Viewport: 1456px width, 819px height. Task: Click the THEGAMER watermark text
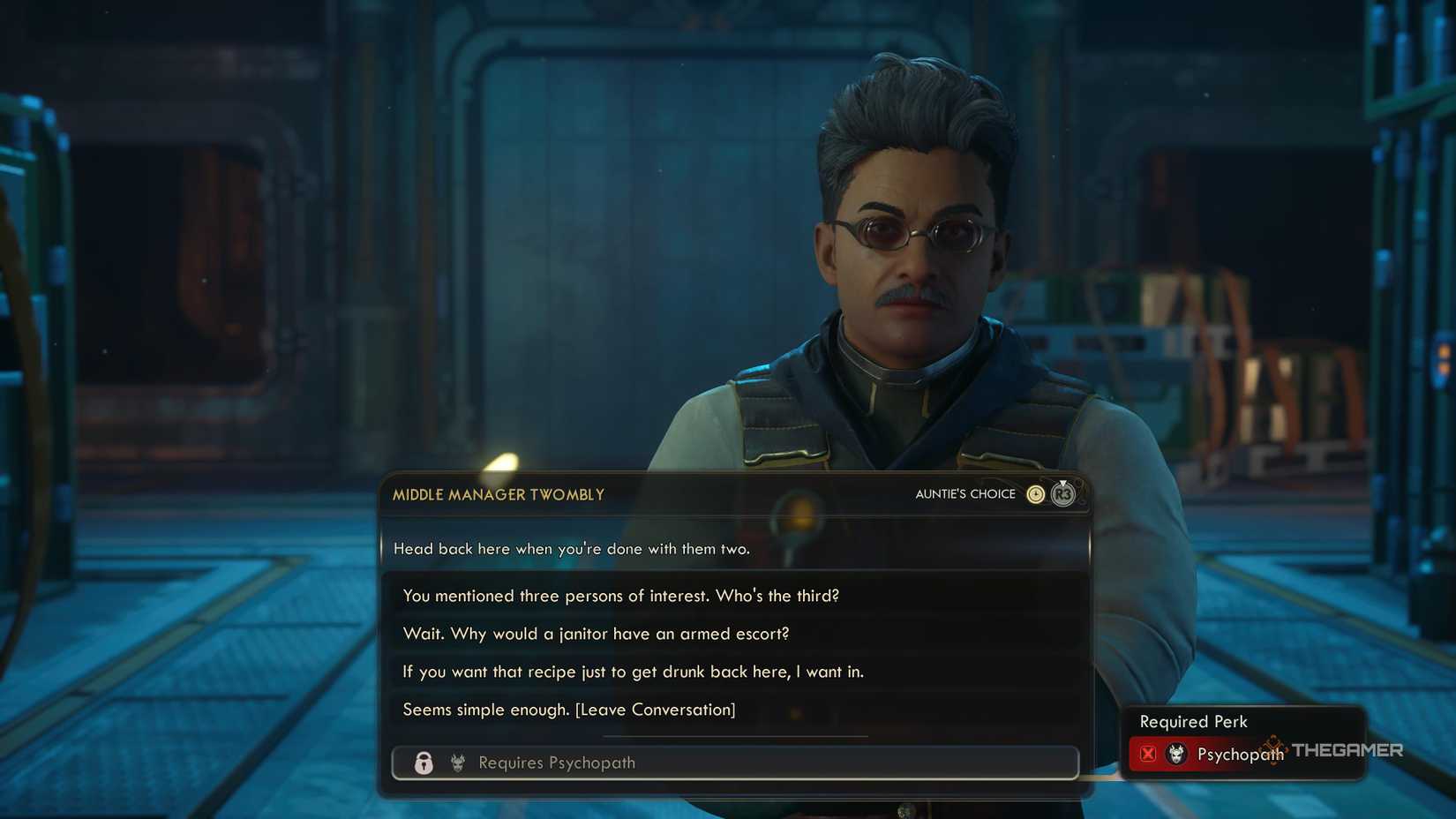click(1347, 751)
